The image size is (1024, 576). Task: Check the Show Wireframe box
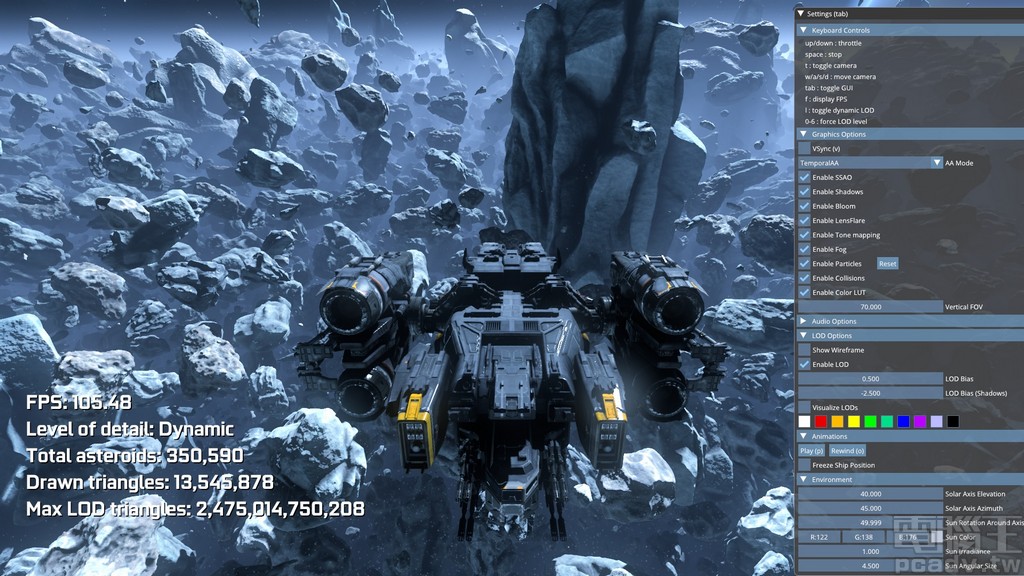tap(805, 350)
